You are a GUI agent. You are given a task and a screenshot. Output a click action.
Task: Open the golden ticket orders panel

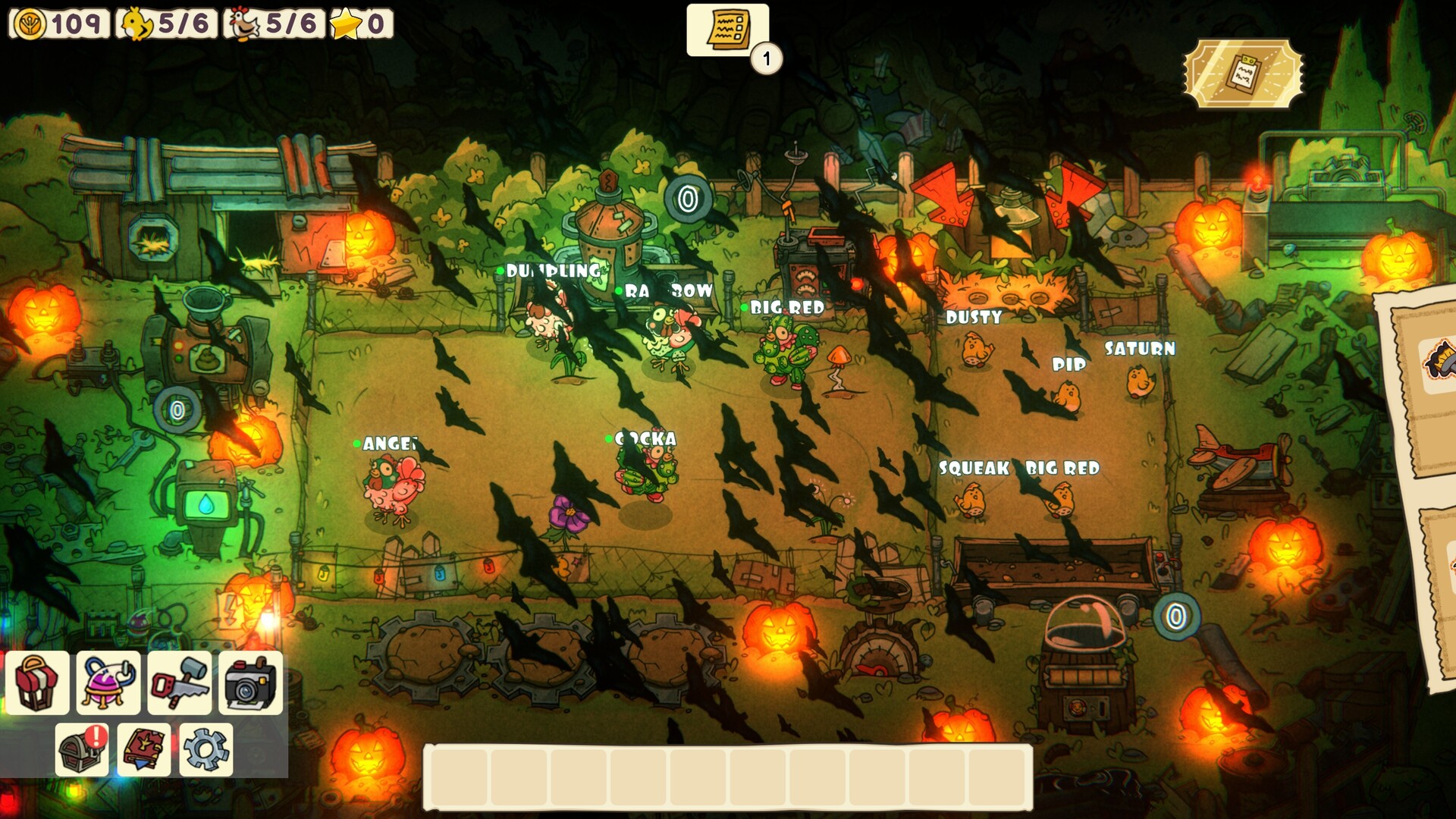(x=1244, y=74)
